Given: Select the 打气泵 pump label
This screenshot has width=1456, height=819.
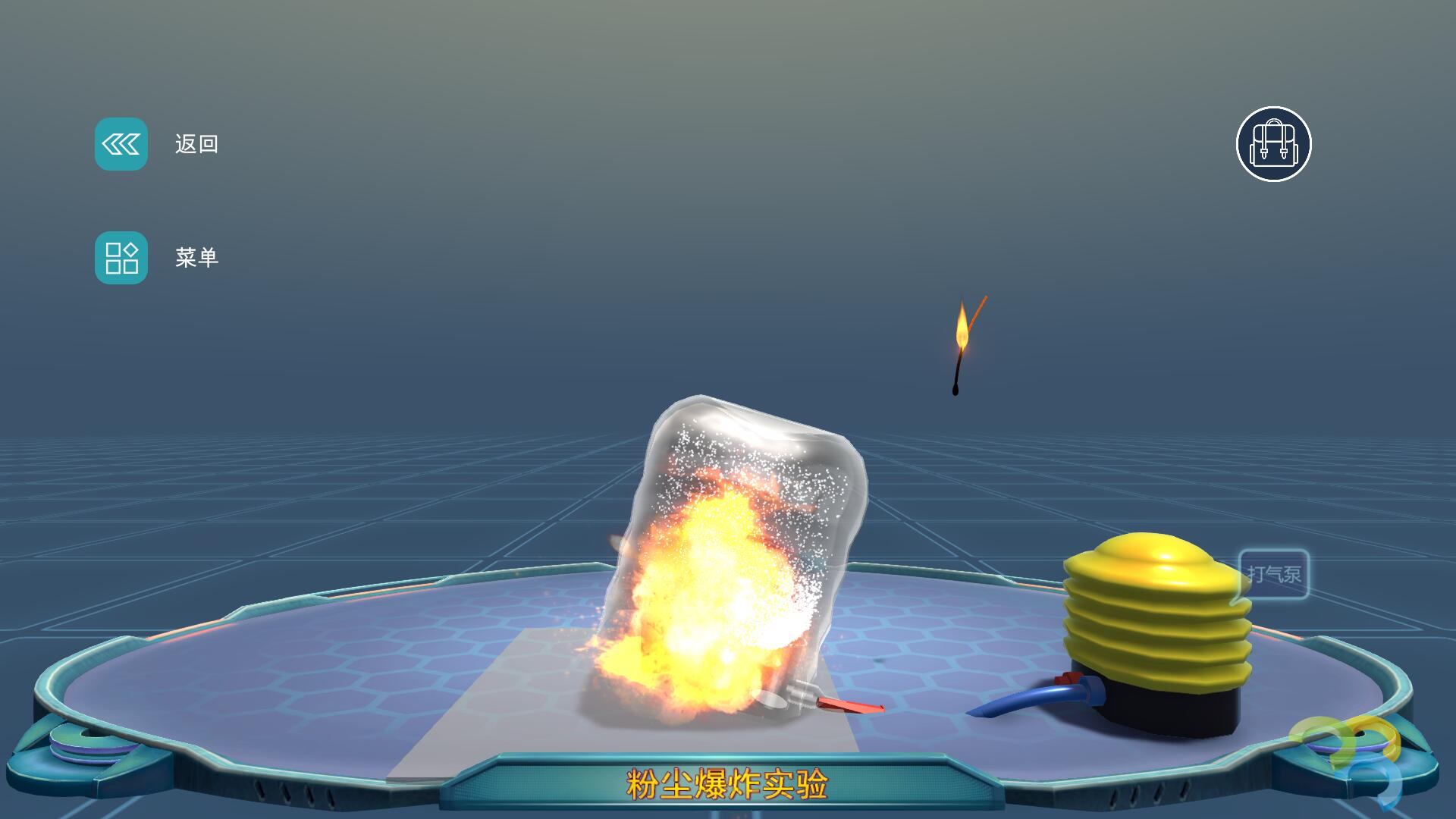Looking at the screenshot, I should [1274, 574].
